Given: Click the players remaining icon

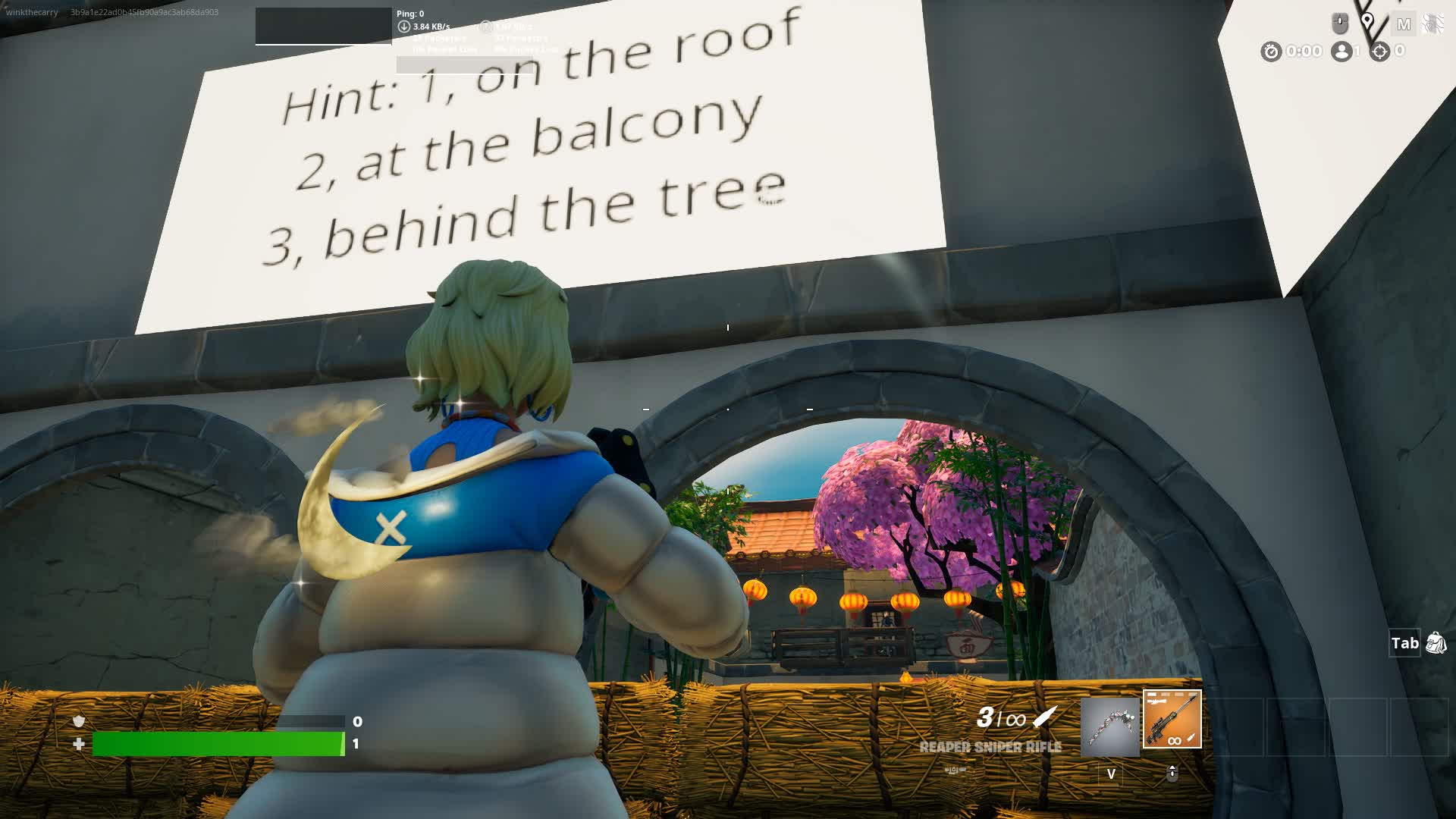Looking at the screenshot, I should point(1341,52).
